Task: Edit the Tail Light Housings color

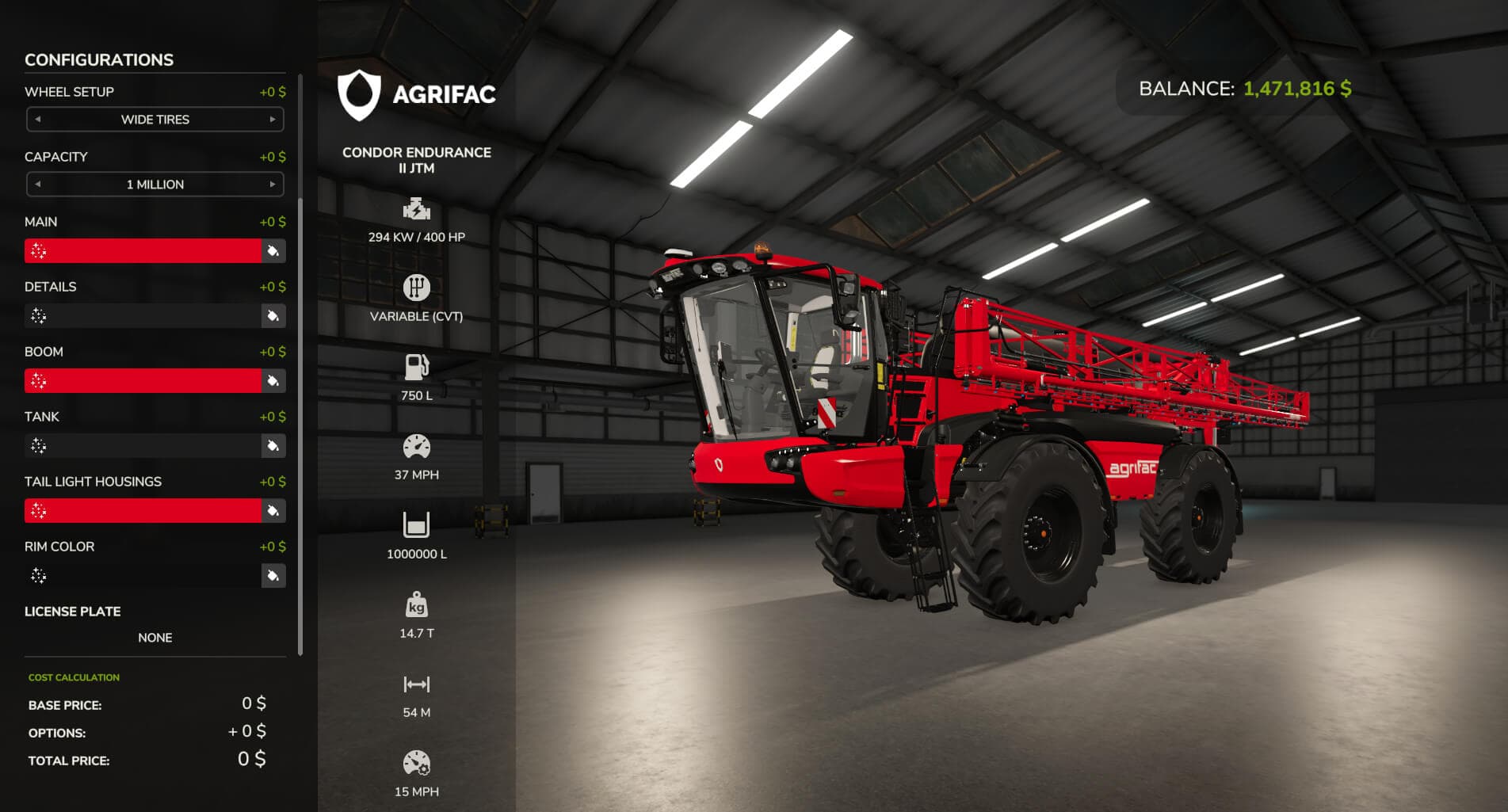Action: tap(273, 511)
